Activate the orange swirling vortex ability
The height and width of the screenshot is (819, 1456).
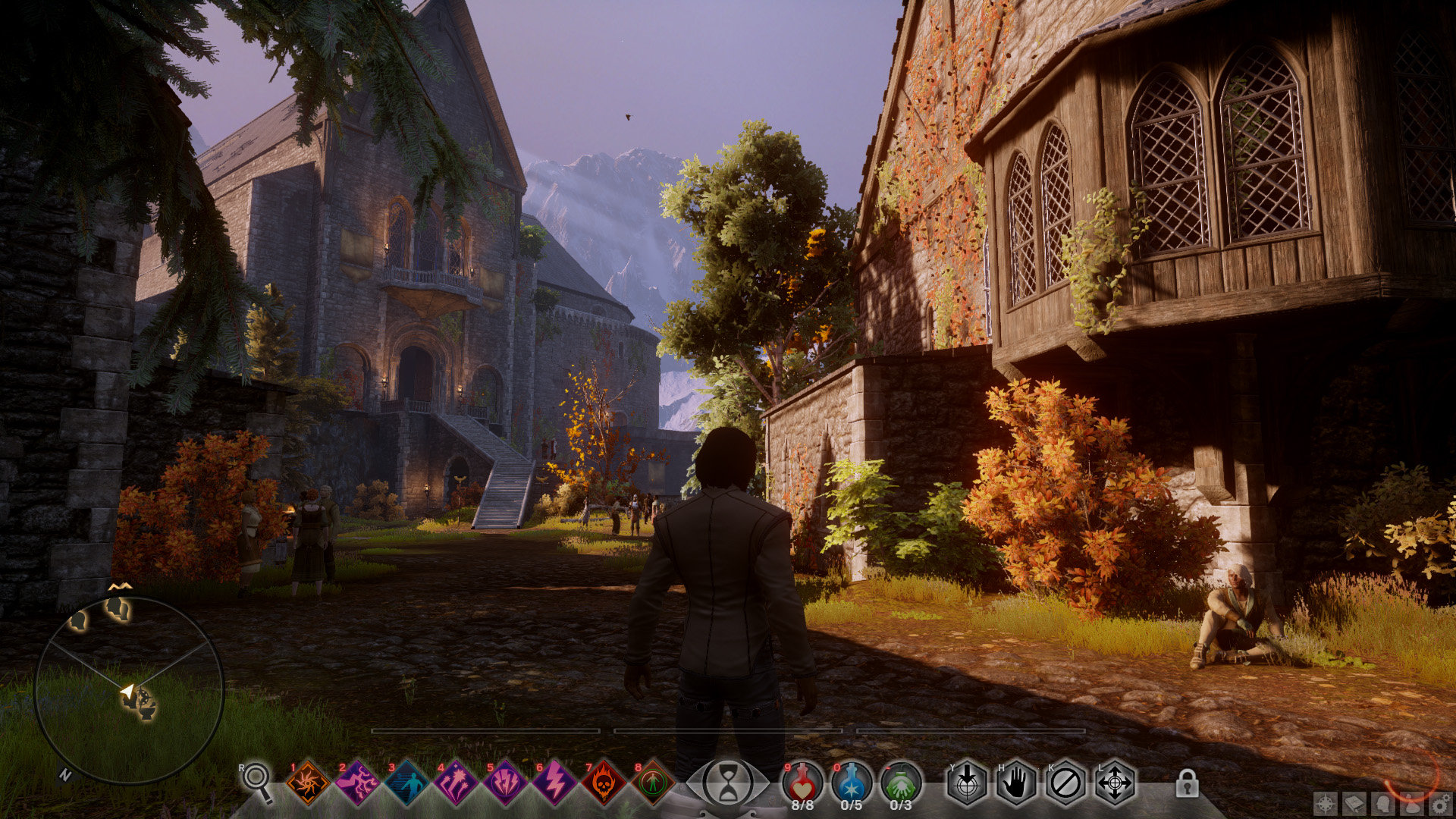pos(308,783)
